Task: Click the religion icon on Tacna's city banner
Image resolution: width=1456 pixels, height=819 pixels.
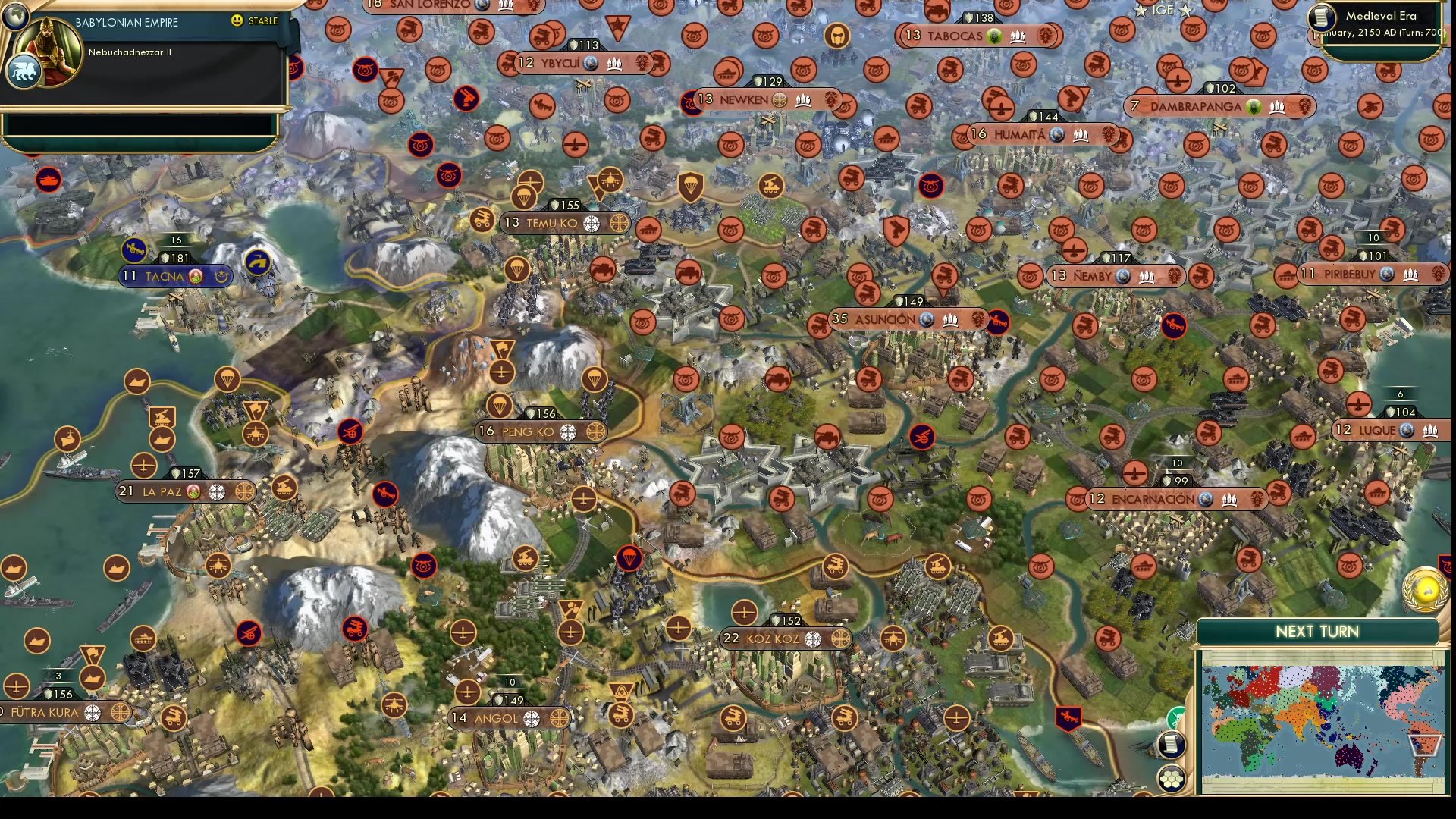Action: coord(195,277)
